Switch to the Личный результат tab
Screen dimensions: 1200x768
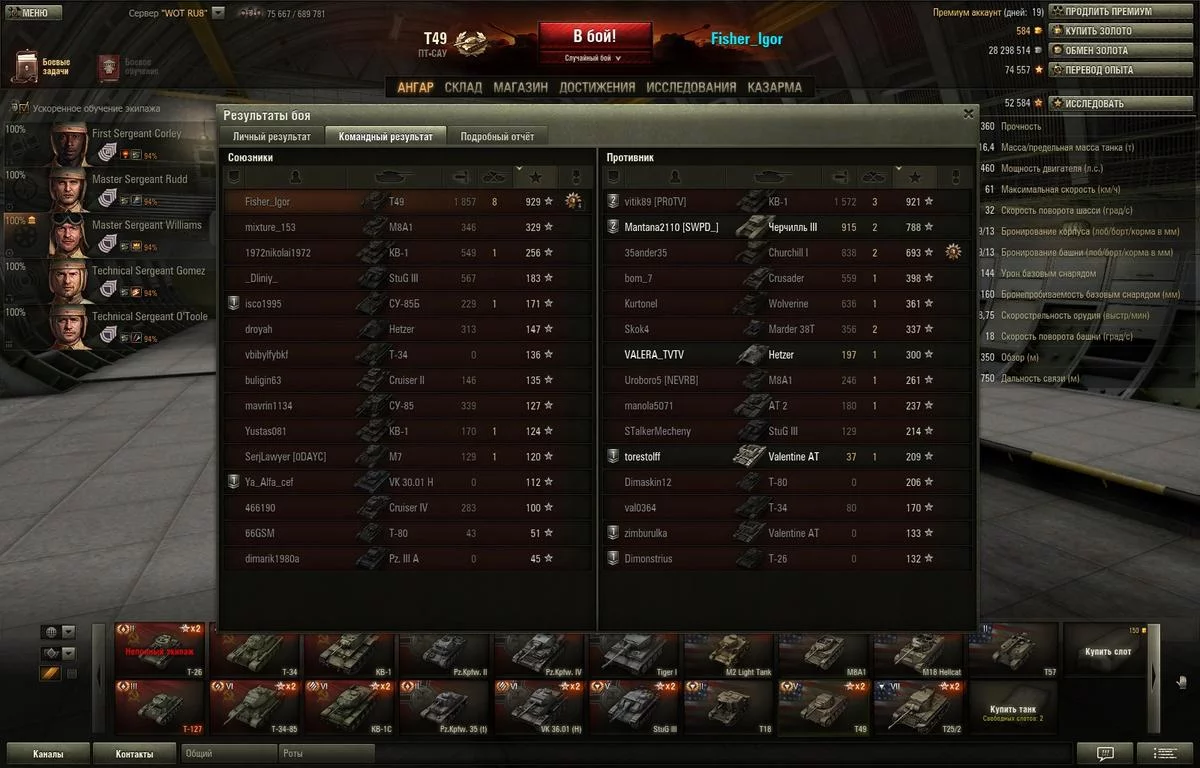tap(271, 137)
